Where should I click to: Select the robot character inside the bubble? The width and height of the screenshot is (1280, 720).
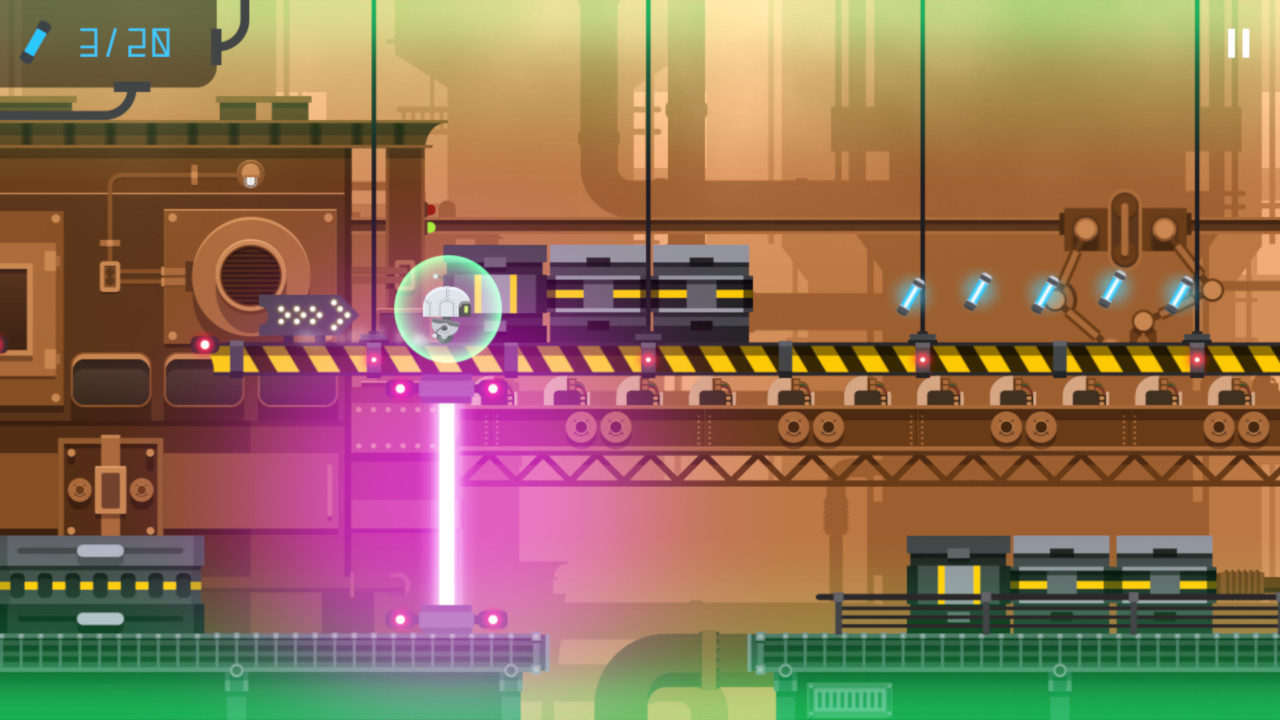[445, 310]
